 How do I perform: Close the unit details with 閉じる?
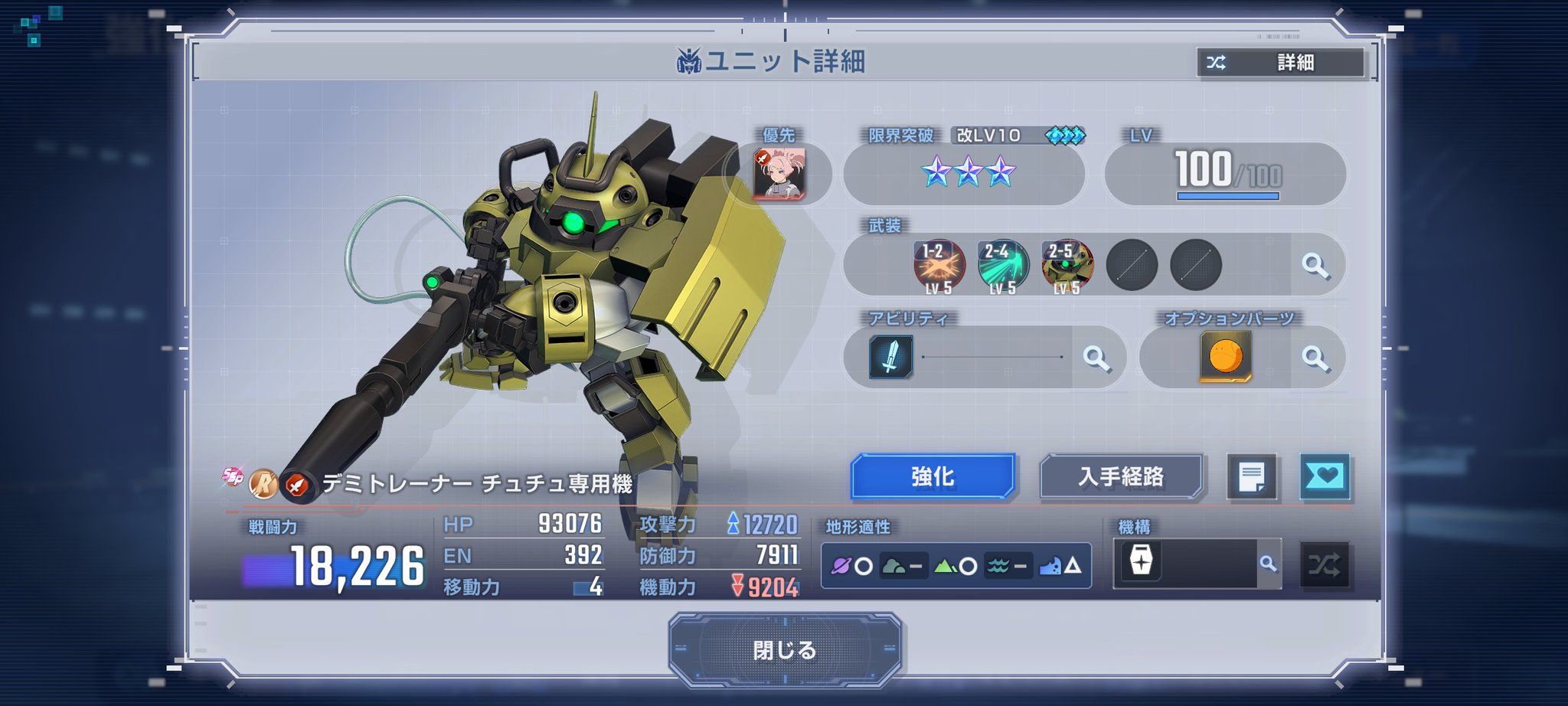[x=785, y=649]
